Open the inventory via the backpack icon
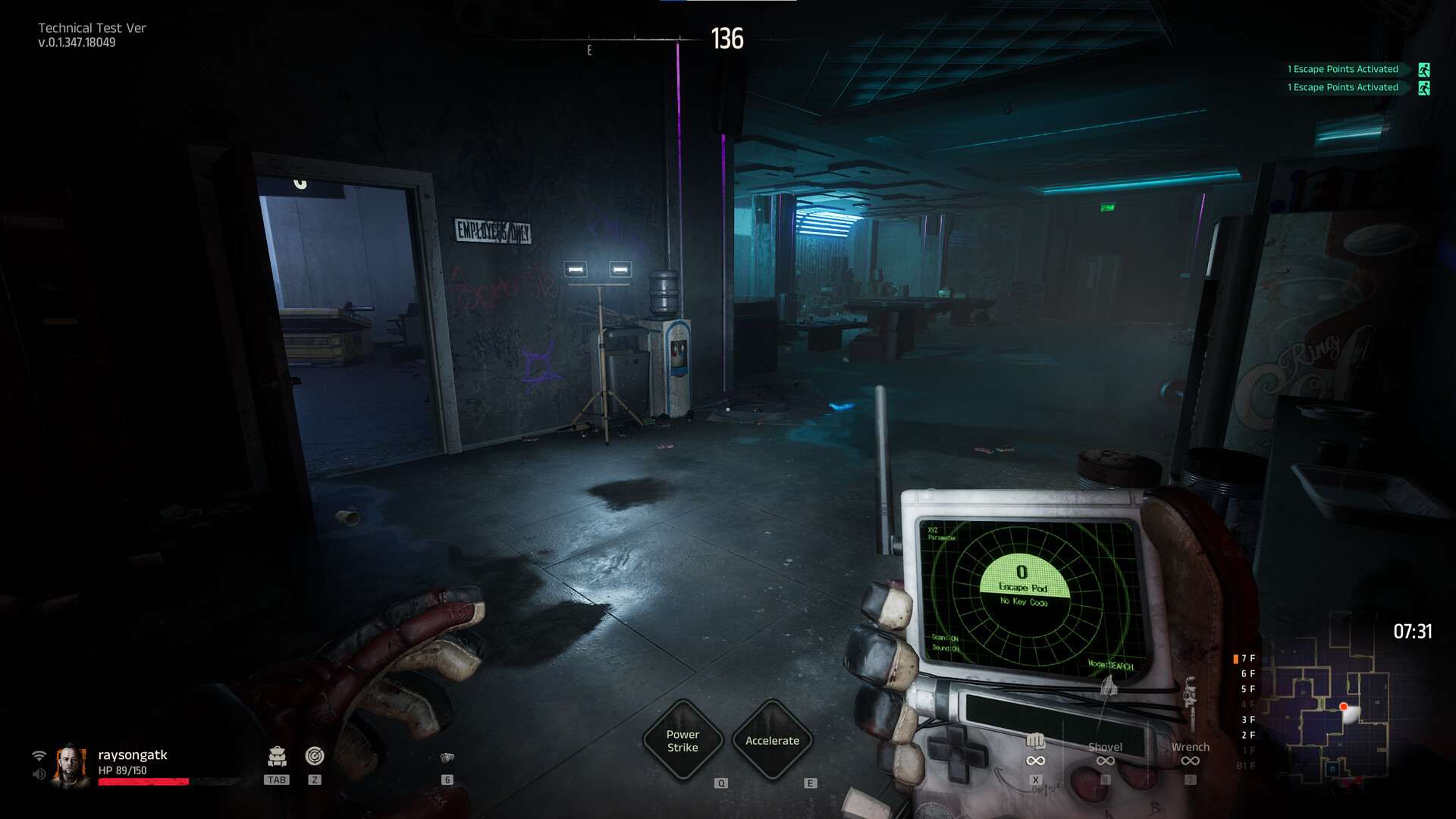The height and width of the screenshot is (819, 1456). click(x=277, y=757)
